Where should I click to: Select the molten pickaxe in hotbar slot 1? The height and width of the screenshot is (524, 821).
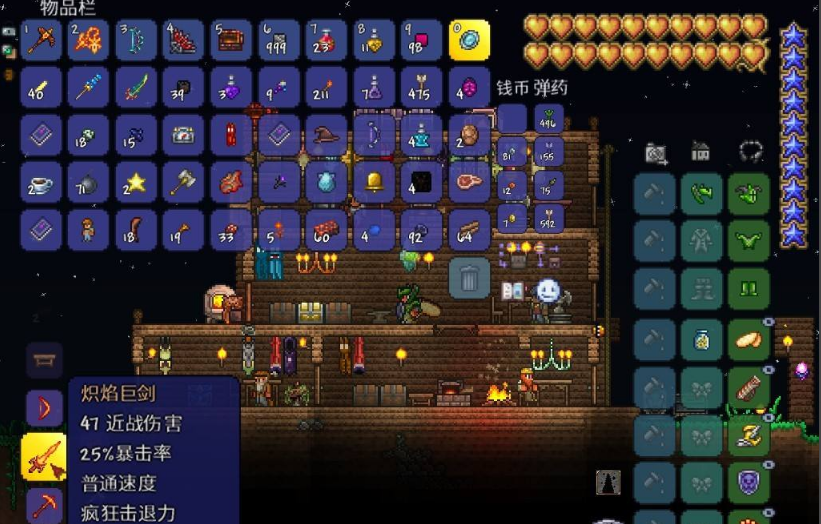point(41,40)
